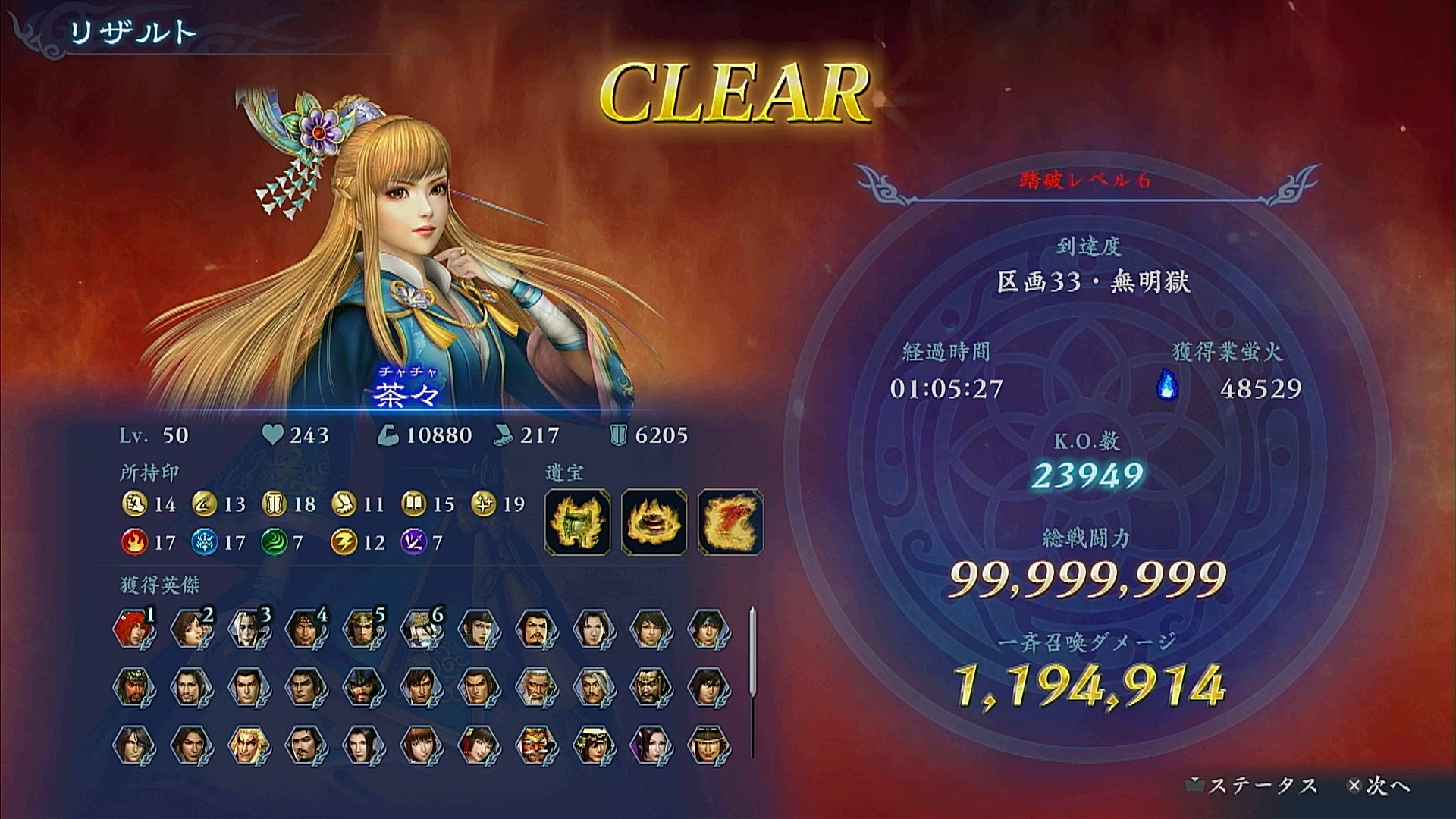Select the red flaming scroll relic
This screenshot has width=1456, height=819.
pyautogui.click(x=730, y=522)
